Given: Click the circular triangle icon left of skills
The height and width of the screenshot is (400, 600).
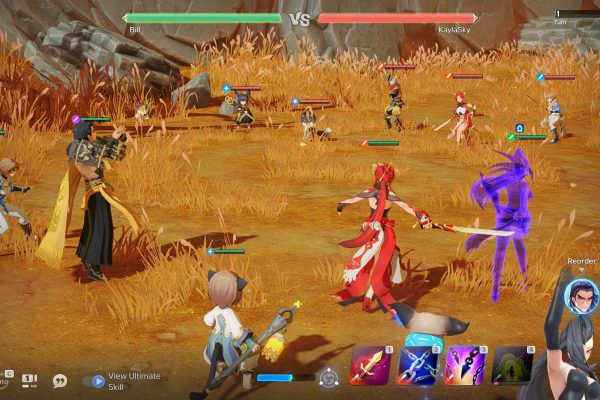Looking at the screenshot, I should [328, 378].
